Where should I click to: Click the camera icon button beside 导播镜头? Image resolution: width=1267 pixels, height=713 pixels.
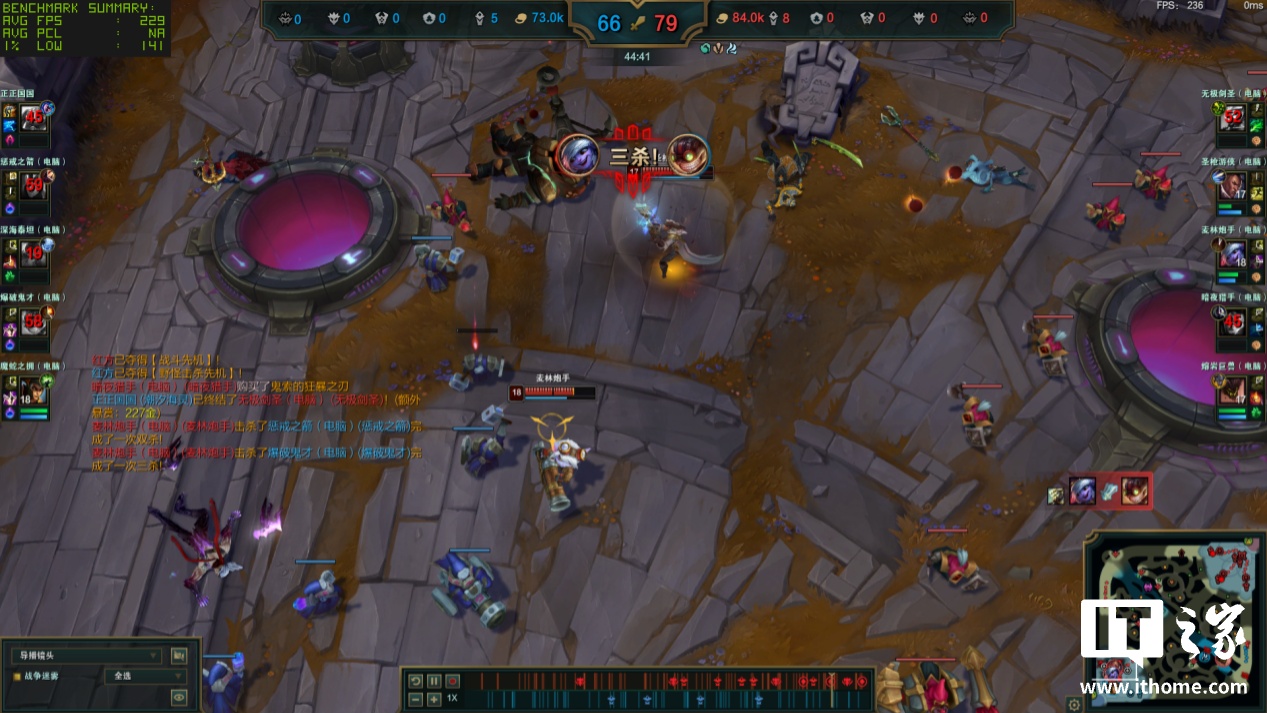(179, 656)
